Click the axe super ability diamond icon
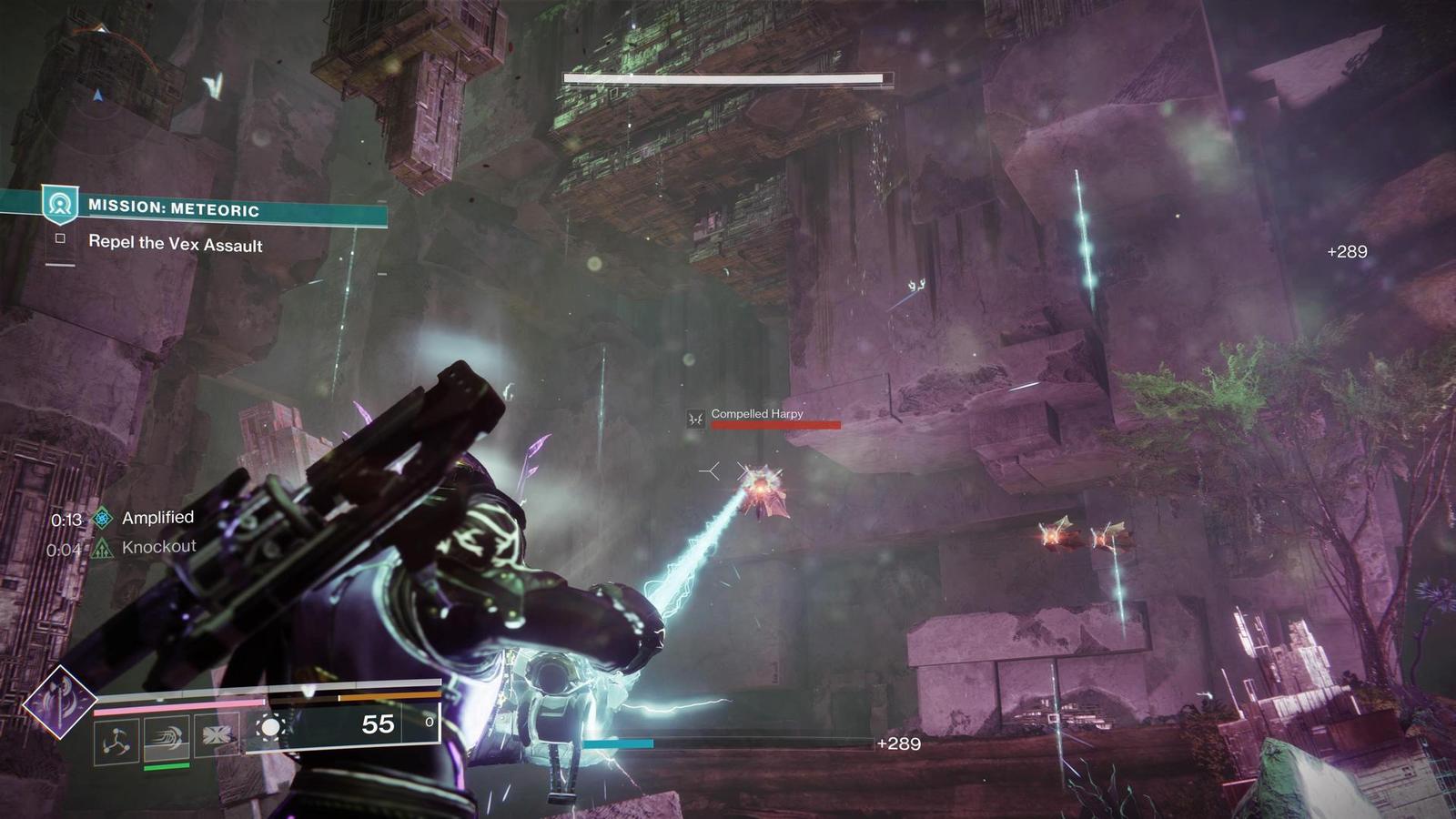This screenshot has width=1456, height=819. [59, 702]
